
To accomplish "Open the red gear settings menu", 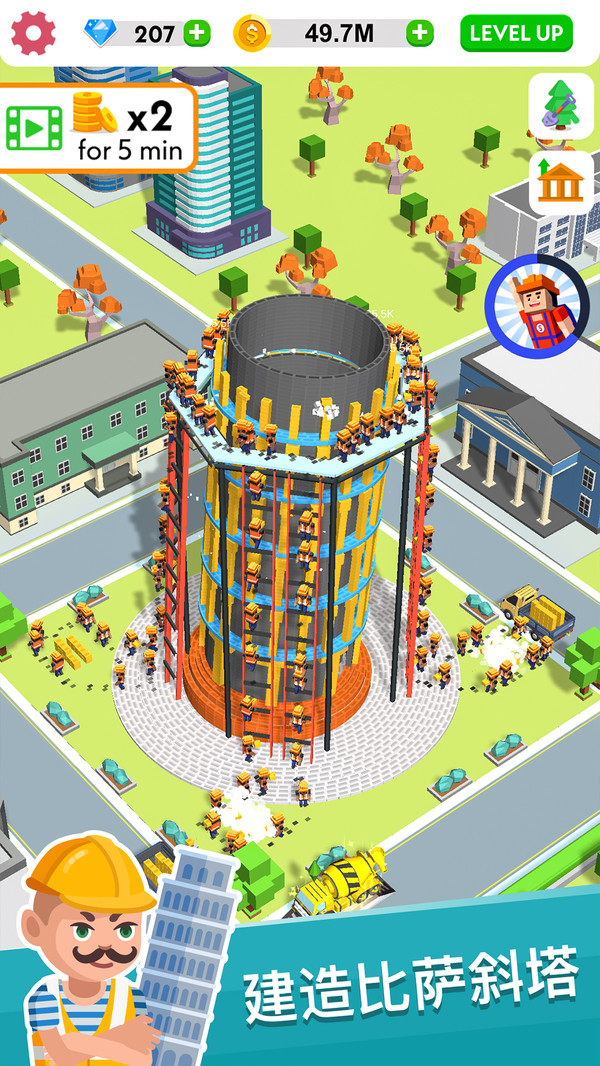I will [34, 33].
